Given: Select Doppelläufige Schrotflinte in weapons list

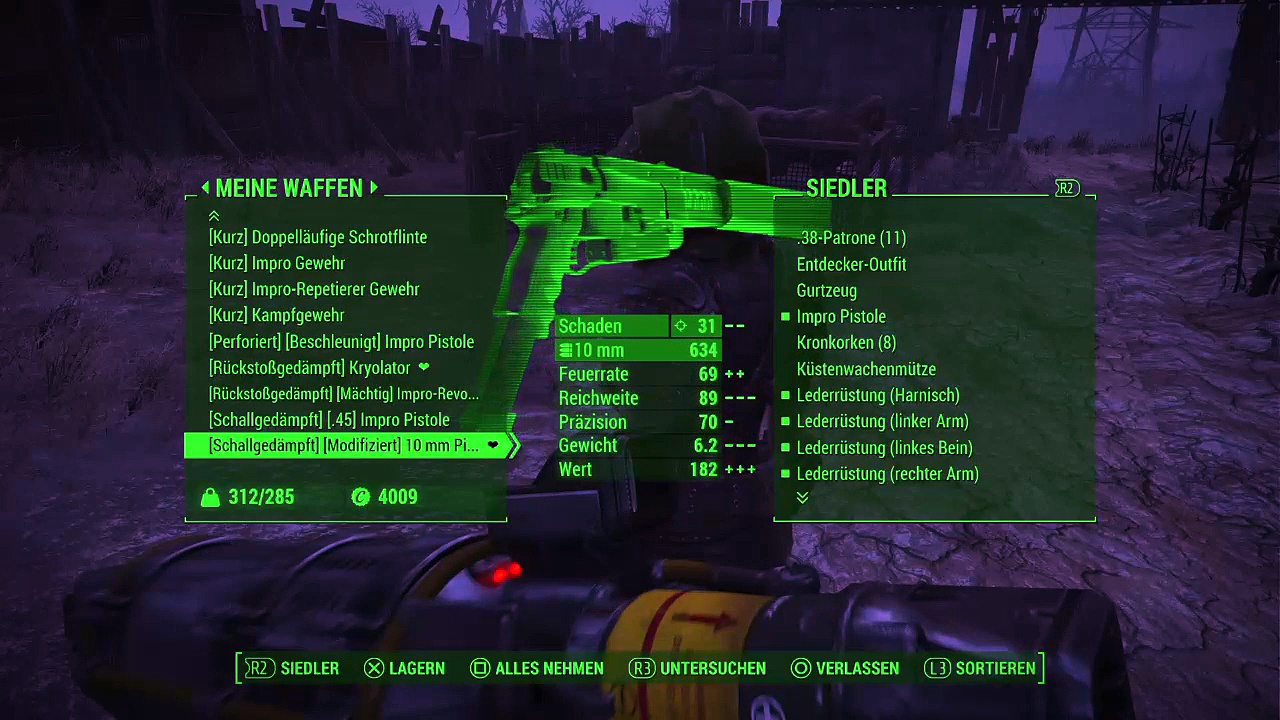Looking at the screenshot, I should (318, 237).
